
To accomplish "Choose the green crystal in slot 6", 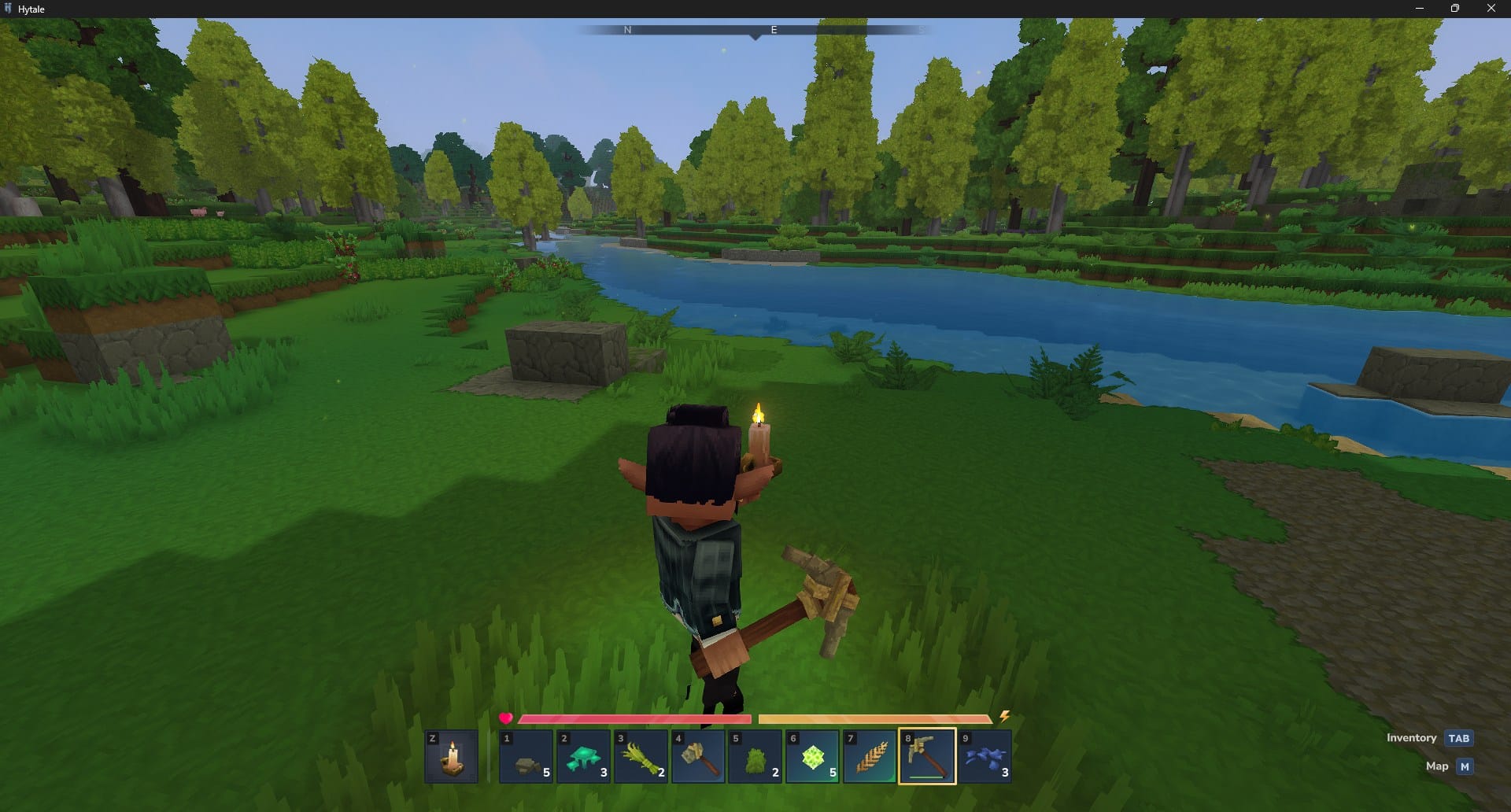I will click(x=811, y=756).
